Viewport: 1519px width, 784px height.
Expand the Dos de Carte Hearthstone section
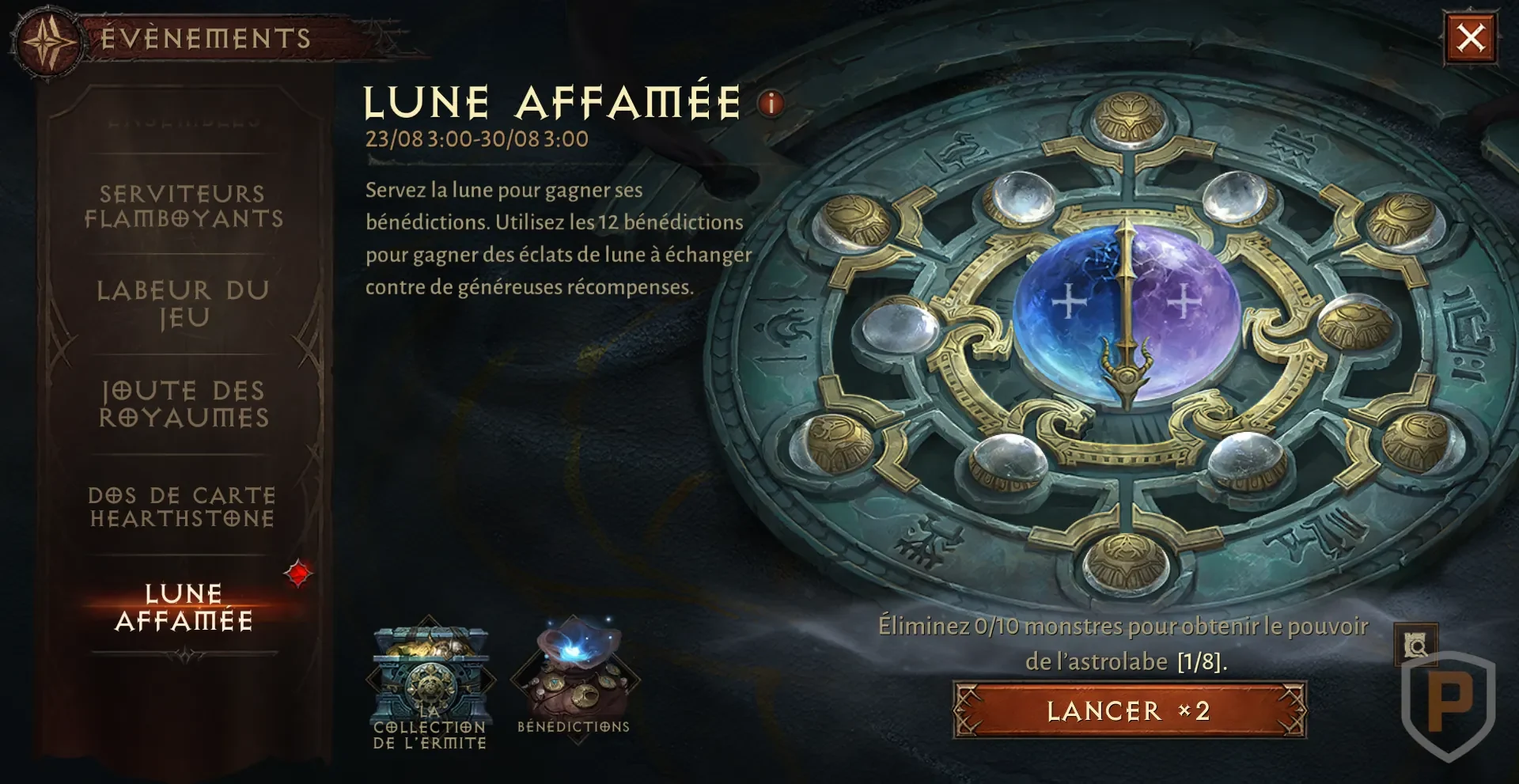(180, 506)
